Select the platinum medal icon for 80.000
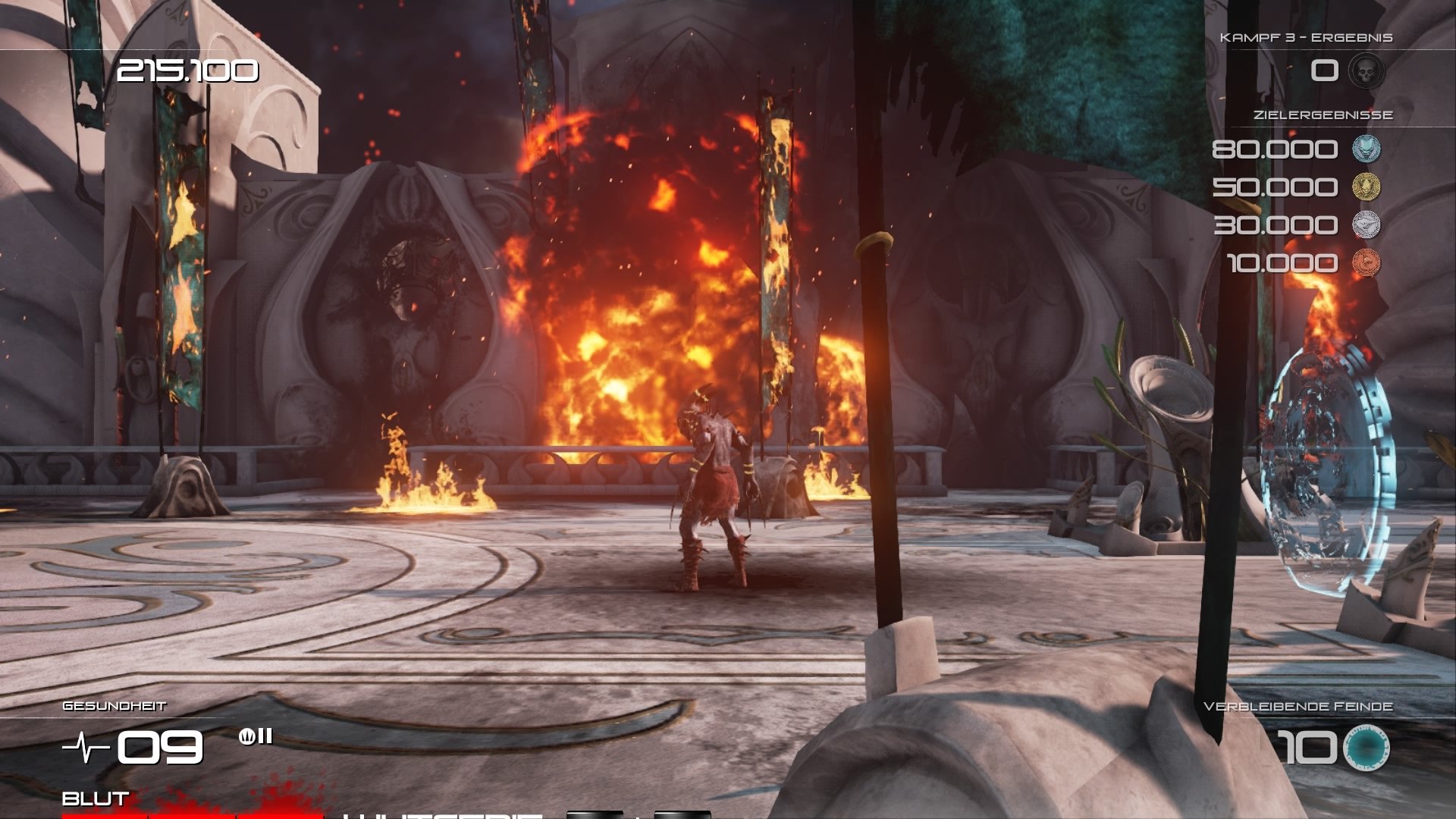Viewport: 1456px width, 819px height. (1367, 149)
